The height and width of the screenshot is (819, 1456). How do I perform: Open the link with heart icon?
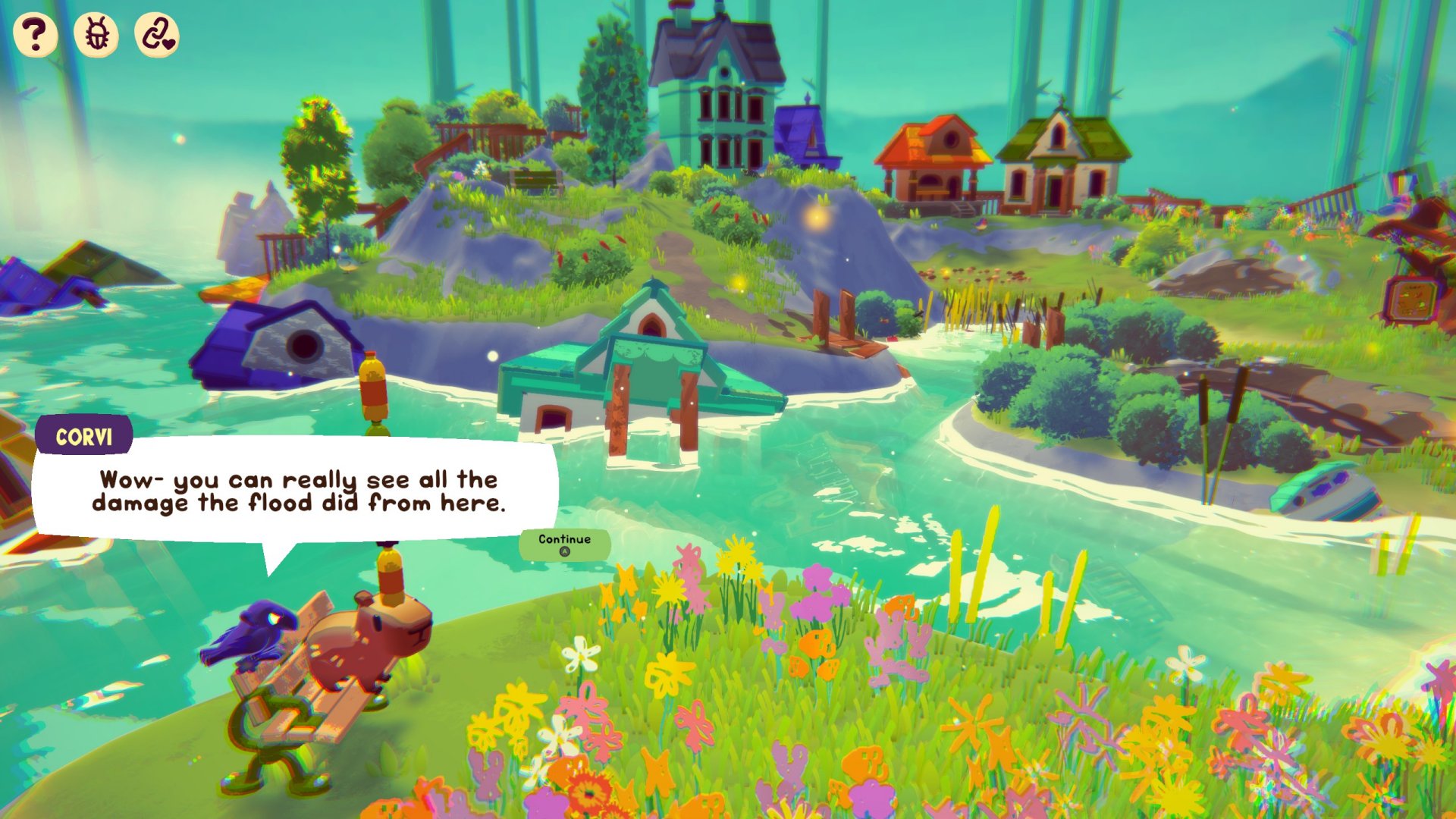157,35
